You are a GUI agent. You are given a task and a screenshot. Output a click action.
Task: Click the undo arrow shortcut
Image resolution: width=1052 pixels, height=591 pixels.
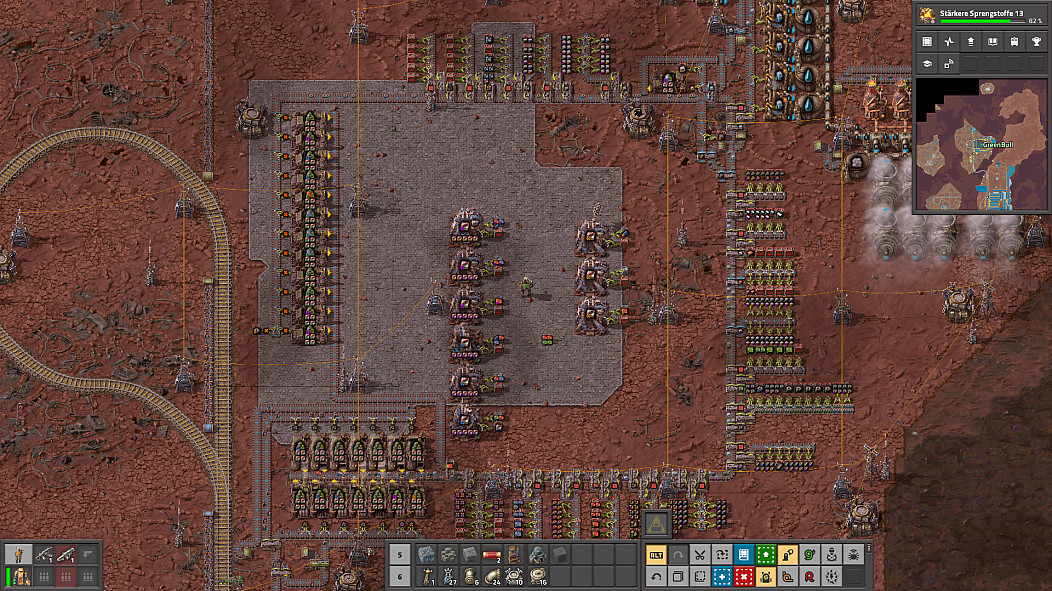(x=656, y=577)
